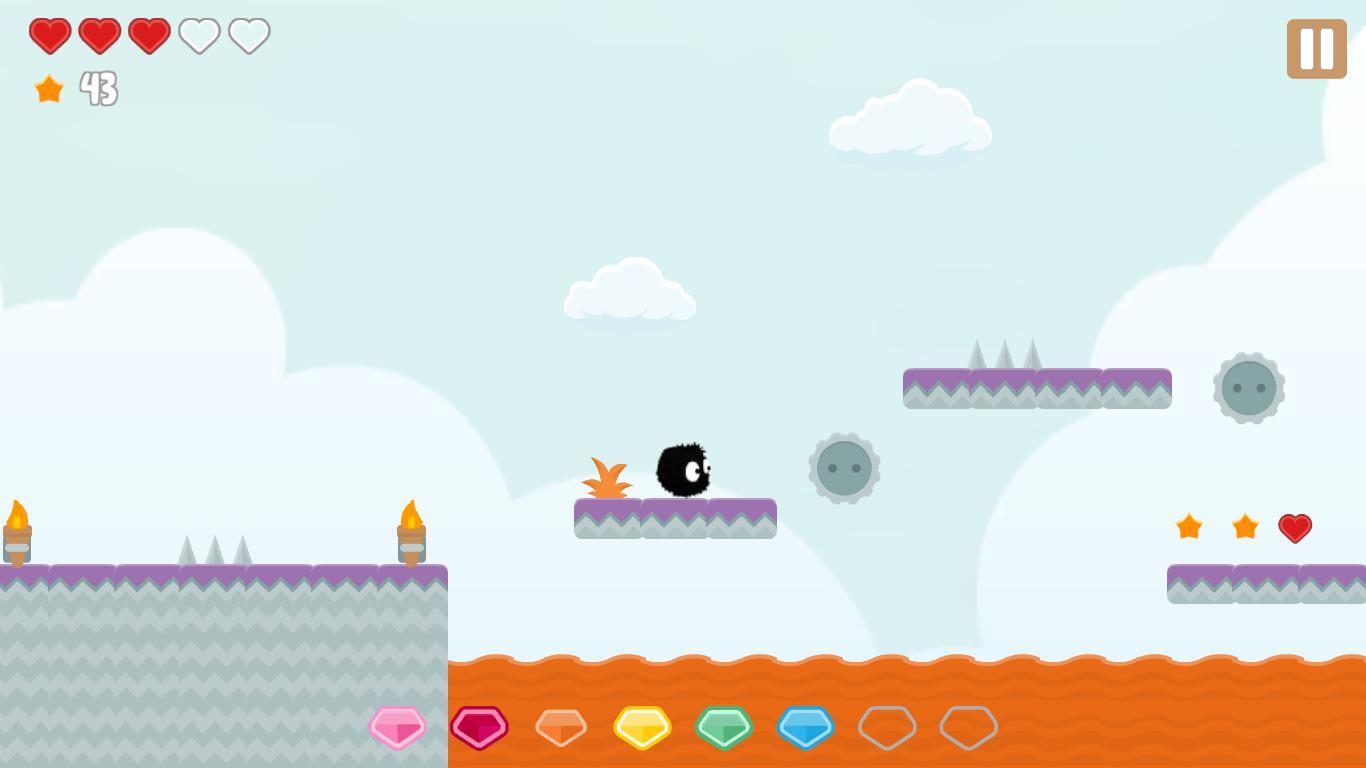The image size is (1366, 768).
Task: Click the red heart pickup near the right platform
Action: 1296,527
